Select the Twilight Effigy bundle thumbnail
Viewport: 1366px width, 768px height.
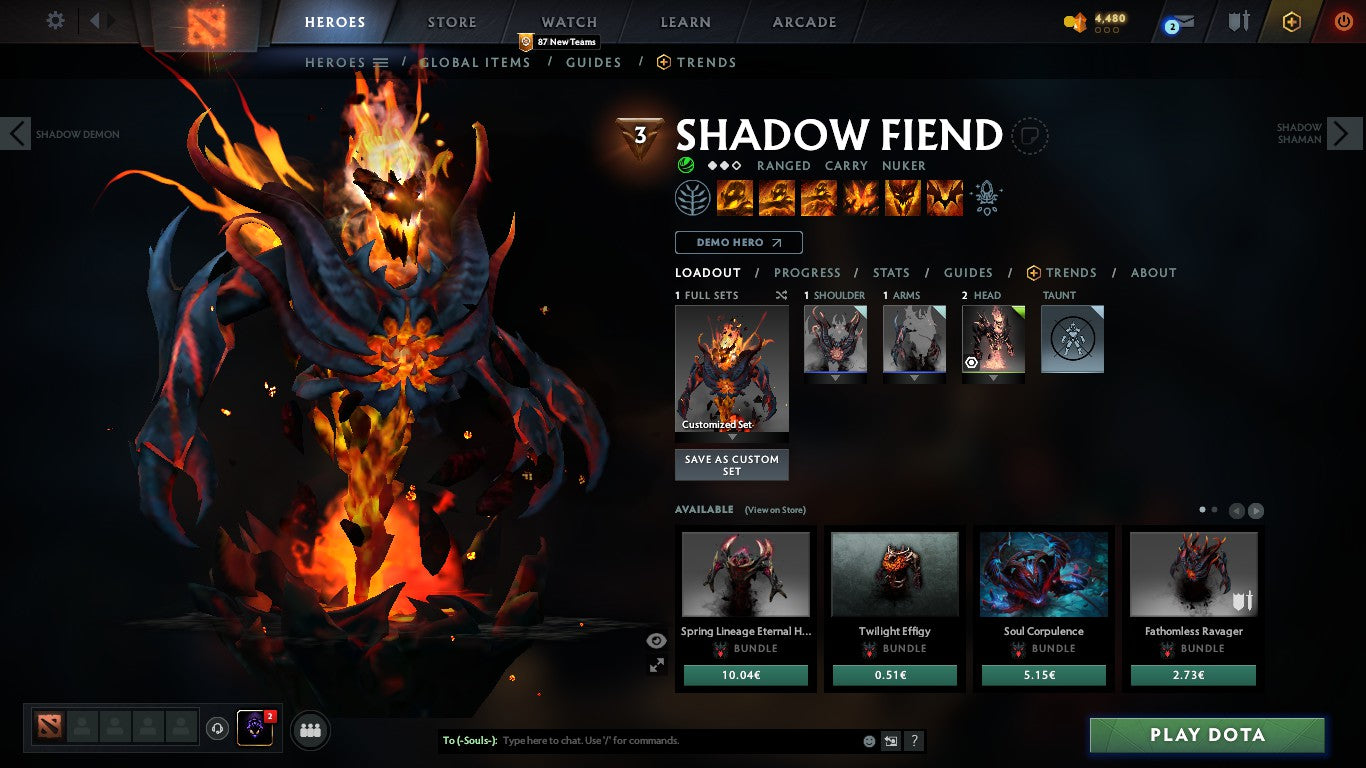click(x=894, y=574)
